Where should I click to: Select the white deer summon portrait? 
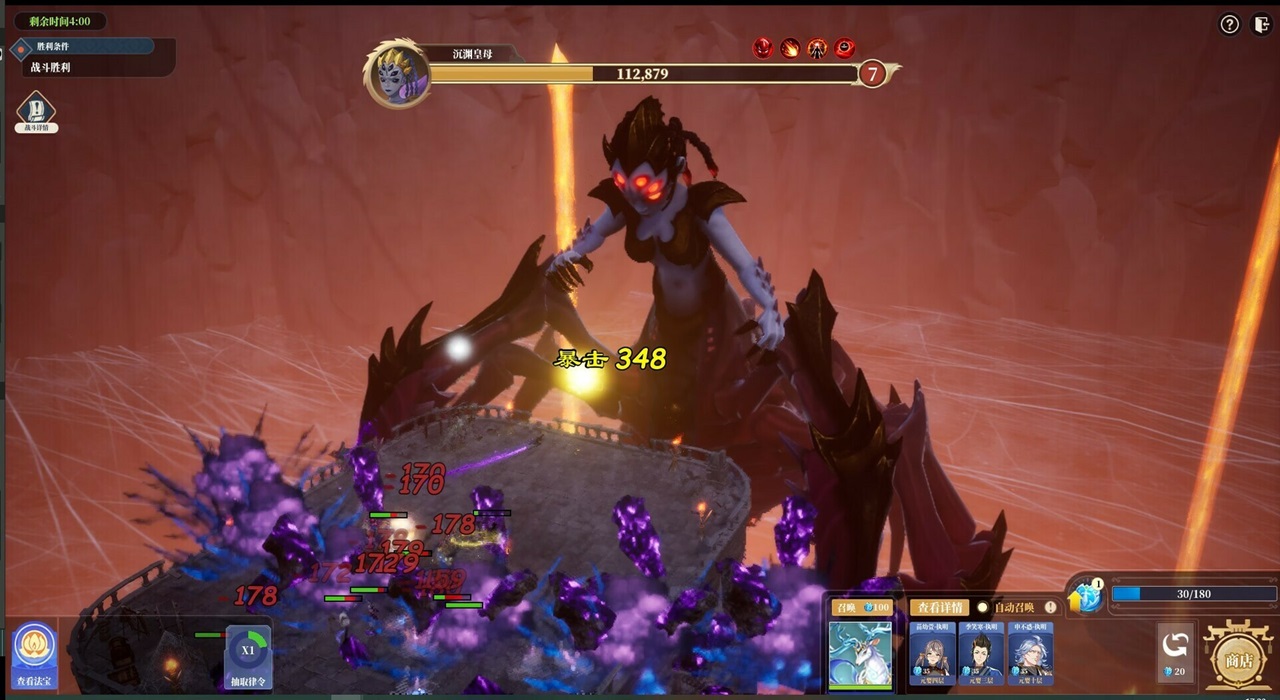click(x=860, y=654)
